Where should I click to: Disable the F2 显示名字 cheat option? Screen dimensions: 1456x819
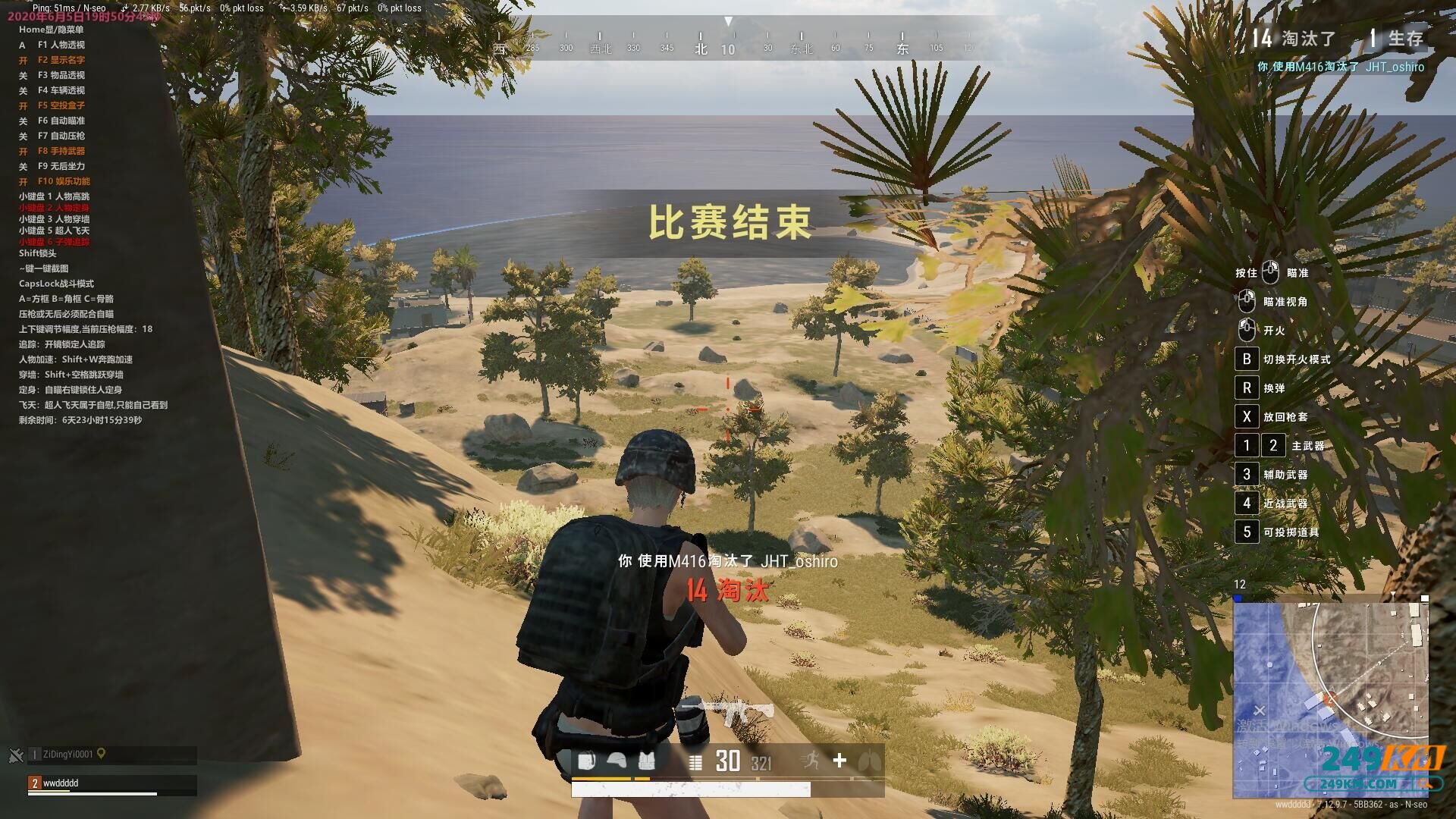click(x=61, y=60)
